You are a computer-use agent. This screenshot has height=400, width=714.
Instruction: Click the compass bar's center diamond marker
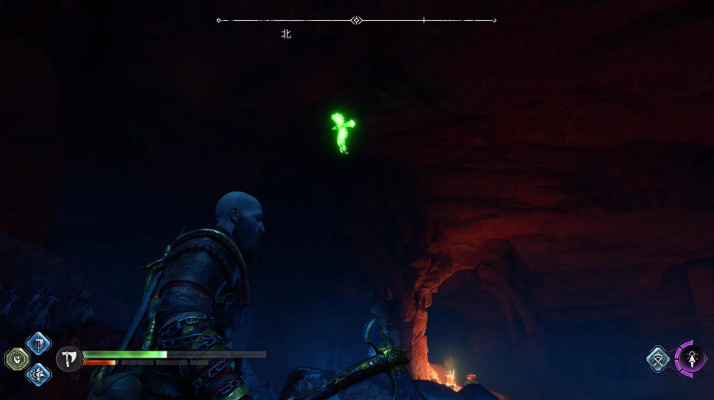click(356, 20)
